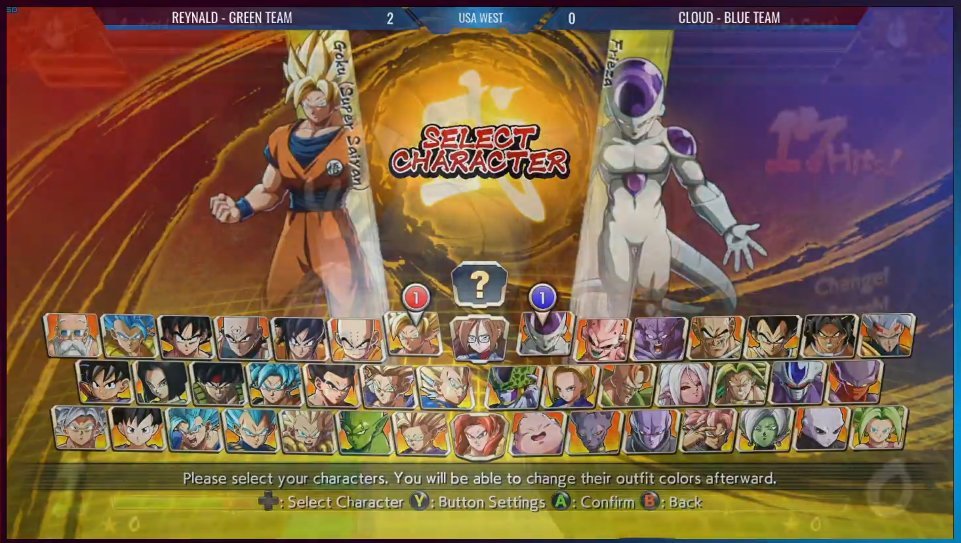Select Nappa's portrait
Image resolution: width=961 pixels, height=543 pixels.
716,338
